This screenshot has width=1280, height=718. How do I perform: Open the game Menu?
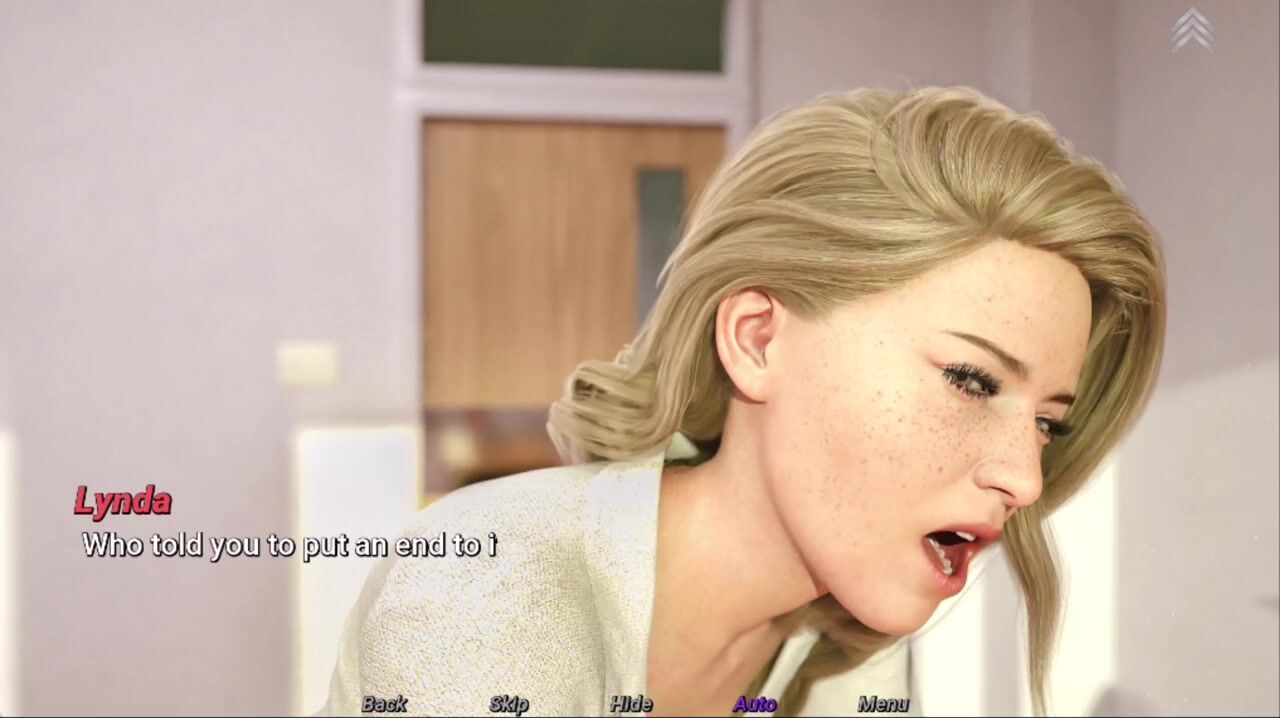click(x=883, y=704)
